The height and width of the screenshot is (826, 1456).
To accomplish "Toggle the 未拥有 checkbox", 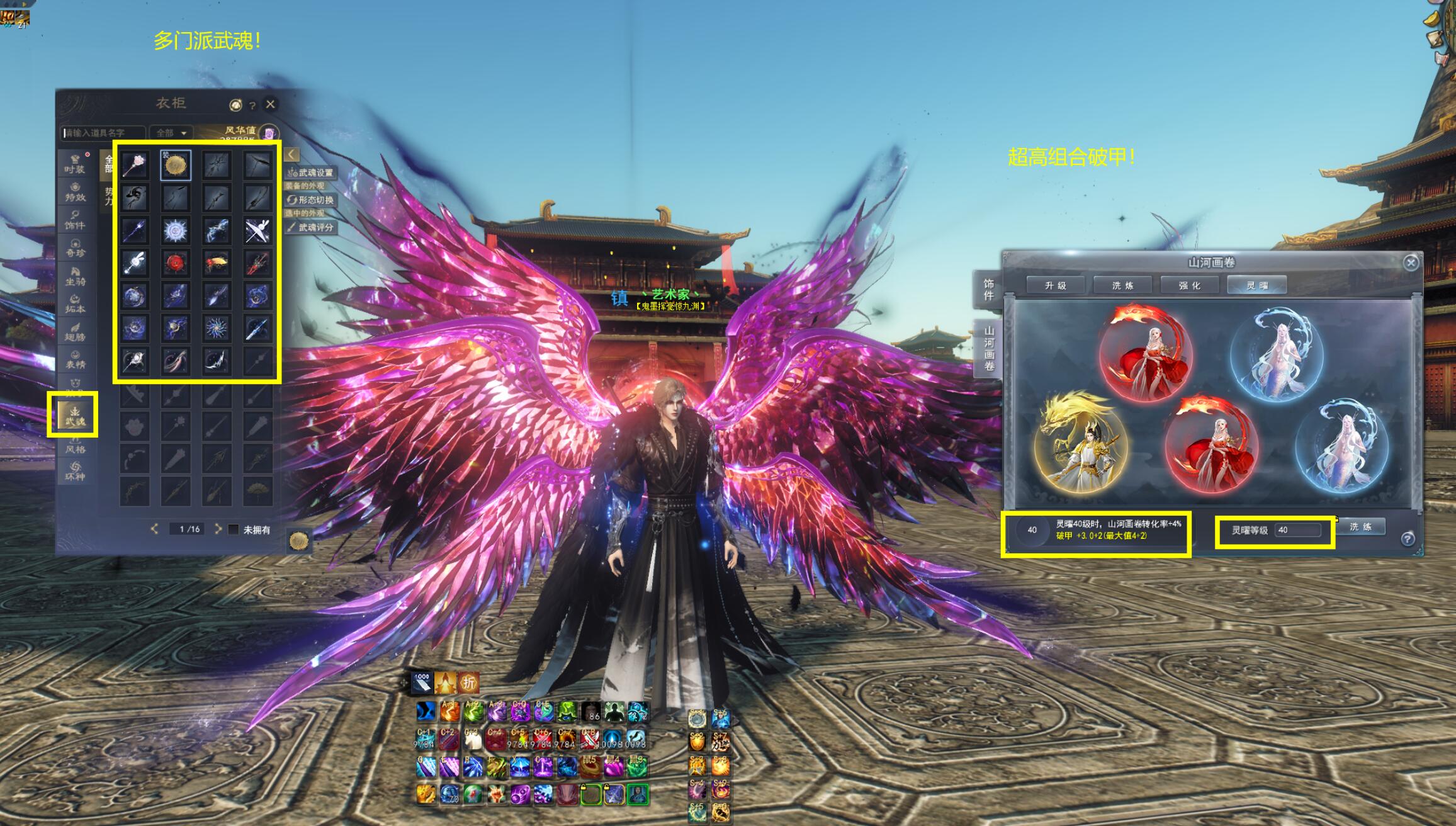I will coord(234,529).
